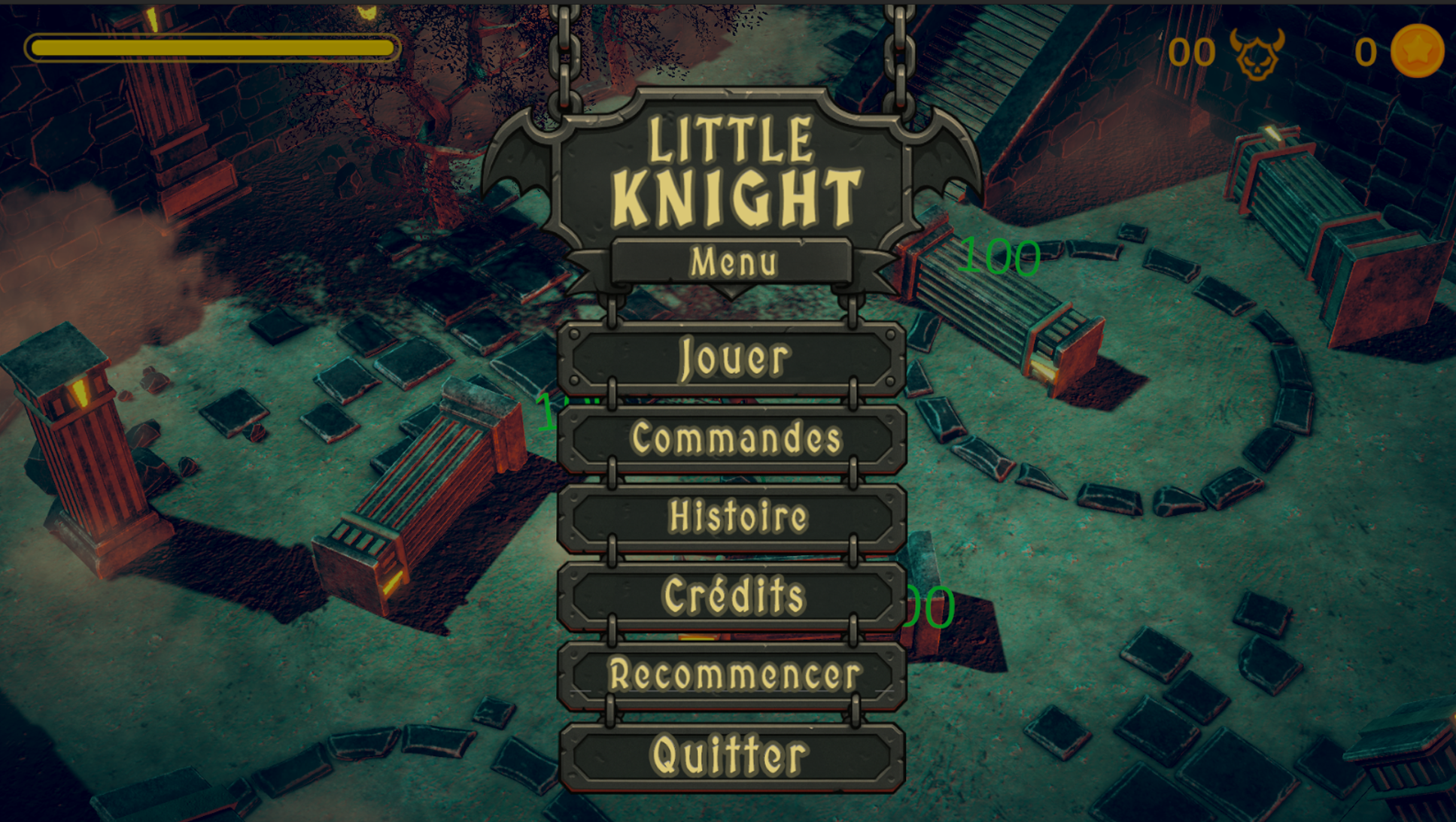
Task: Select the coin counter showing 0
Action: coord(1366,51)
